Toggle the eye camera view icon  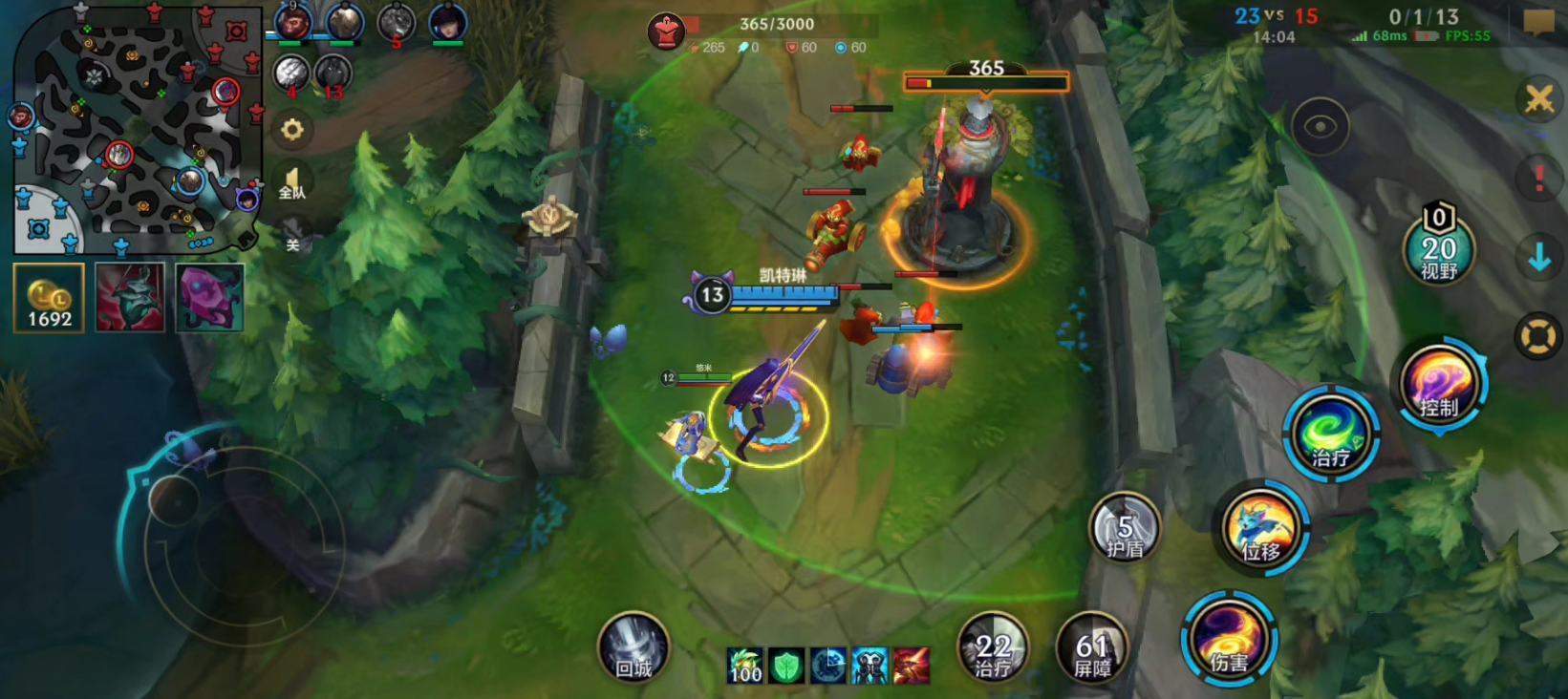1320,126
